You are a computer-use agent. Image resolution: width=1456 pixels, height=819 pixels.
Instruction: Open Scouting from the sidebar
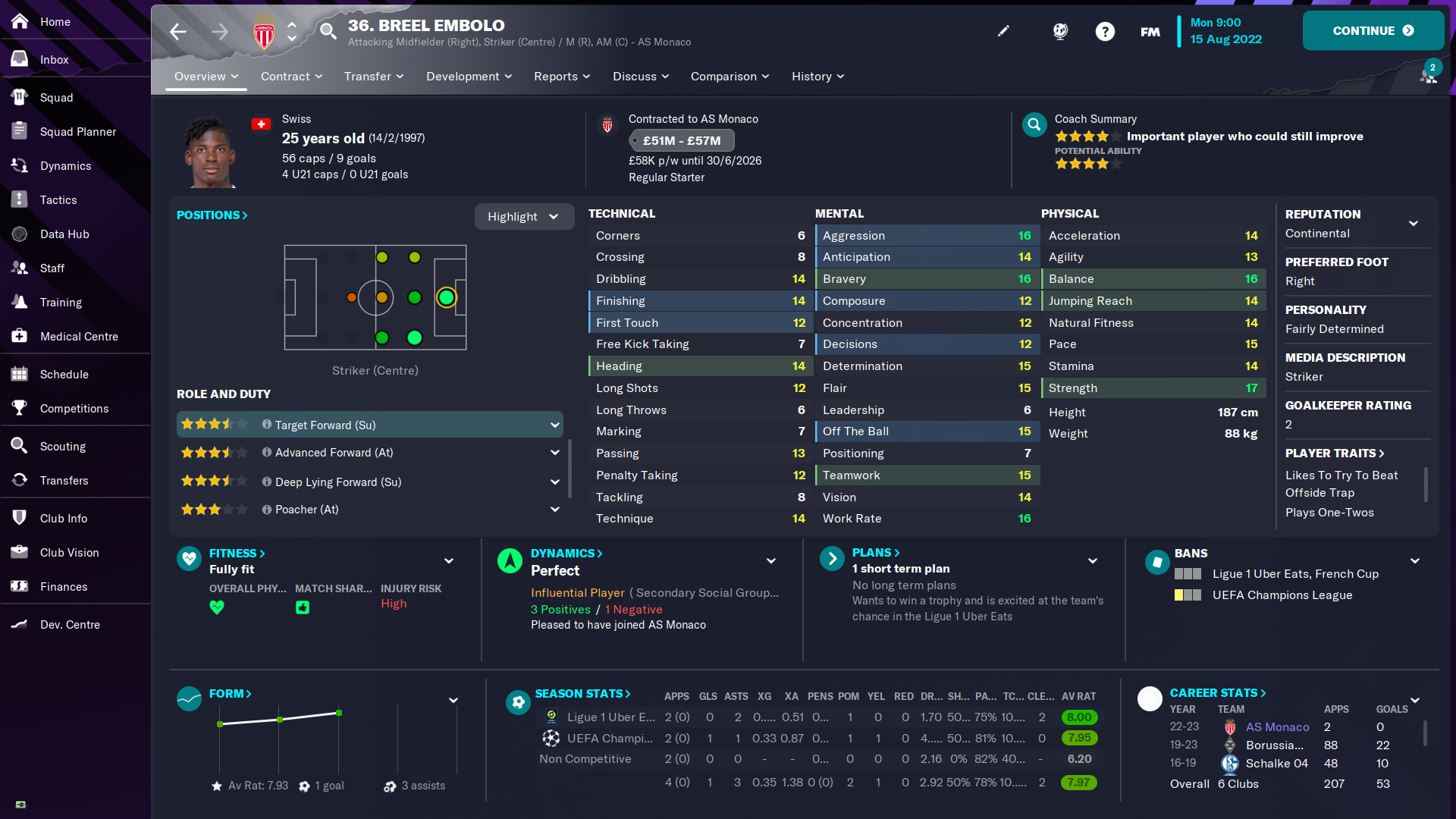pyautogui.click(x=64, y=446)
